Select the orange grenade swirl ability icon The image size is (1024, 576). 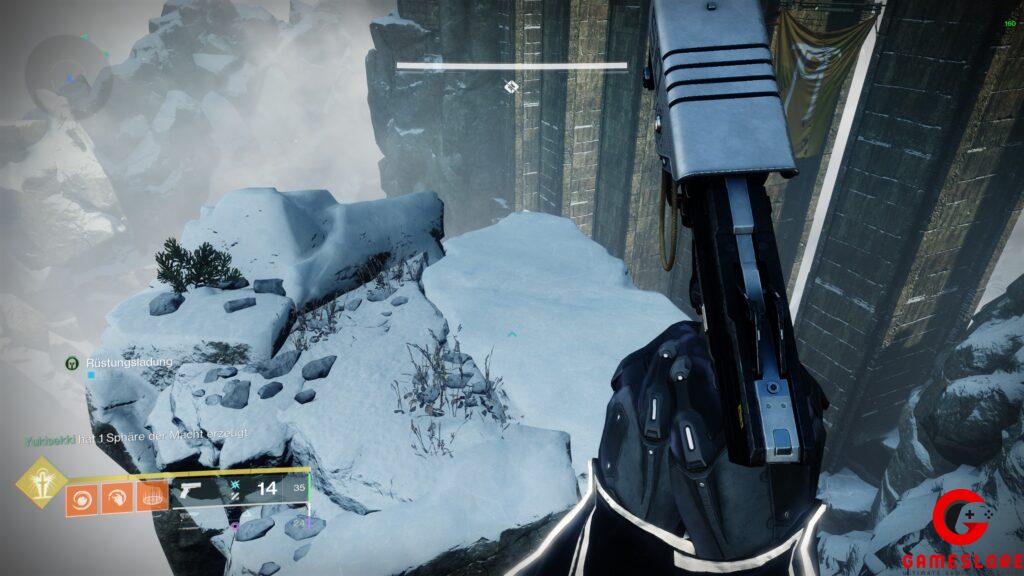click(81, 497)
